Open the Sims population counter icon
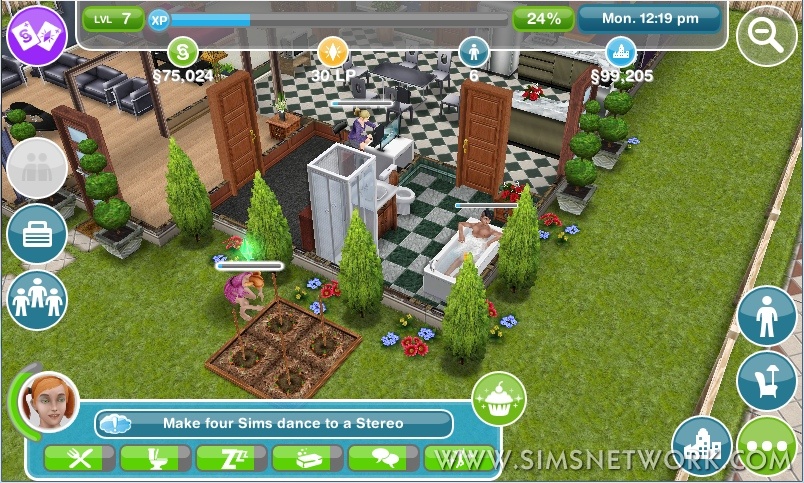 (x=473, y=51)
